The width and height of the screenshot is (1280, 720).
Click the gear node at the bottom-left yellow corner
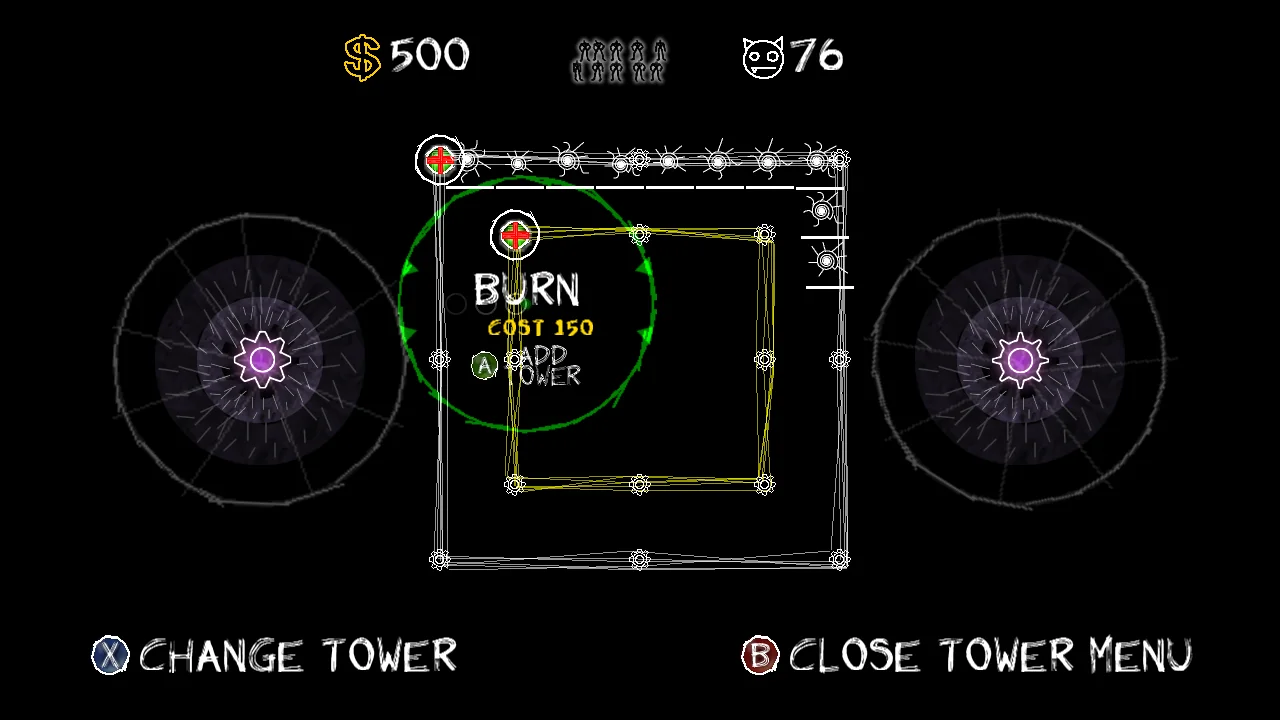coord(515,484)
